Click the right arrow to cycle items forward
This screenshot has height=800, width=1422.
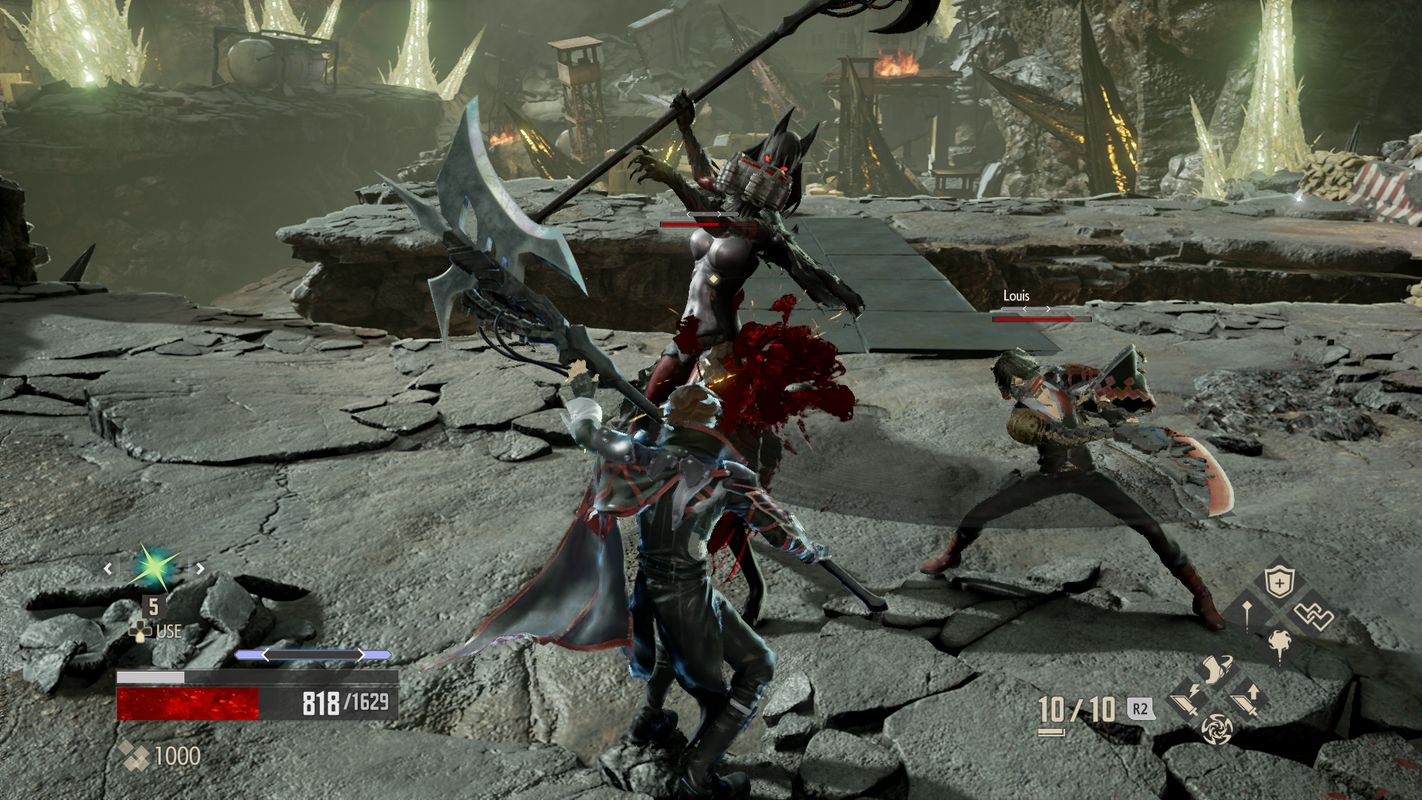point(199,568)
